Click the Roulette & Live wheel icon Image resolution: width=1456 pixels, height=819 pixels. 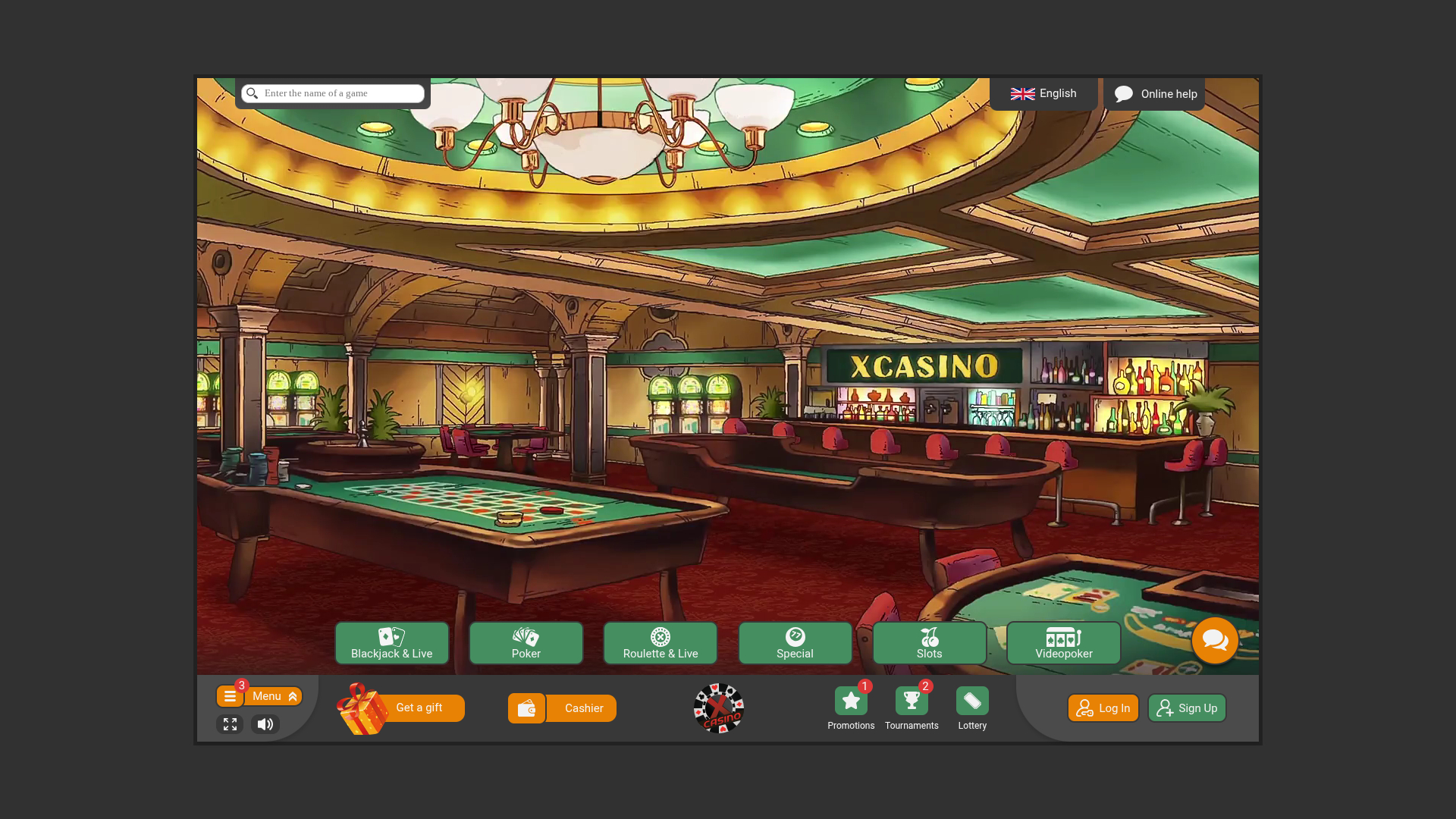660,637
